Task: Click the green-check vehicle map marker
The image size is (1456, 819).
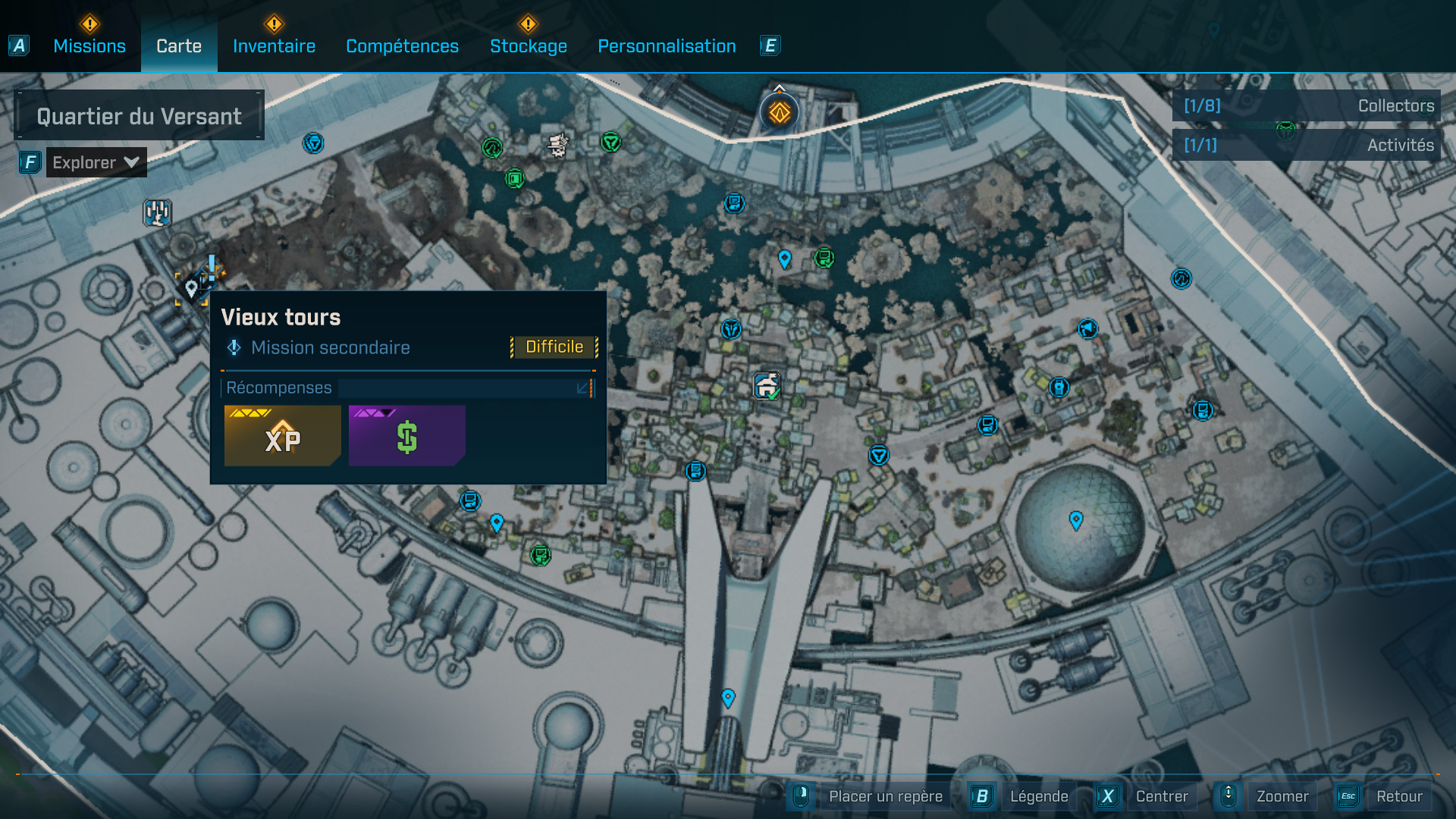Action: (767, 386)
